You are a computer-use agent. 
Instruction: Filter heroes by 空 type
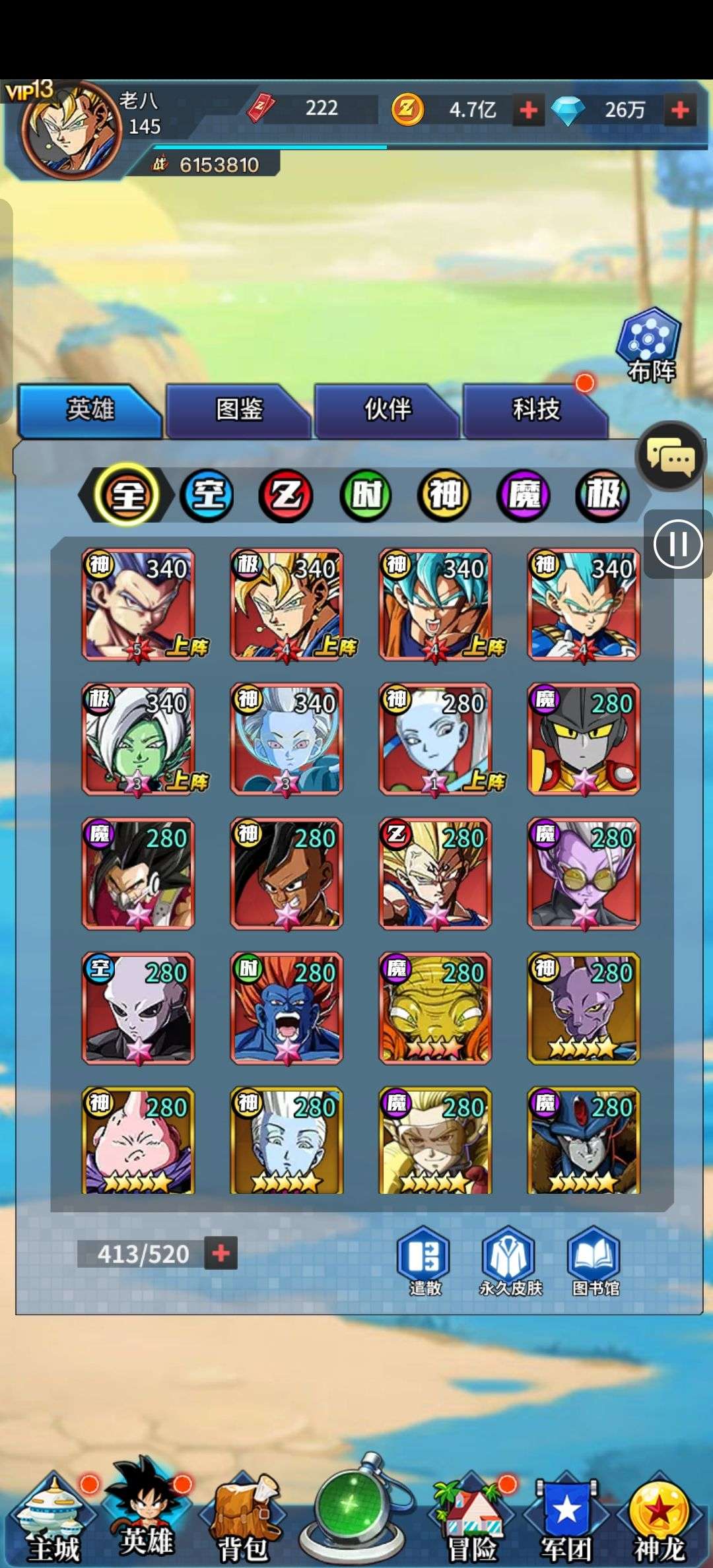tap(207, 495)
